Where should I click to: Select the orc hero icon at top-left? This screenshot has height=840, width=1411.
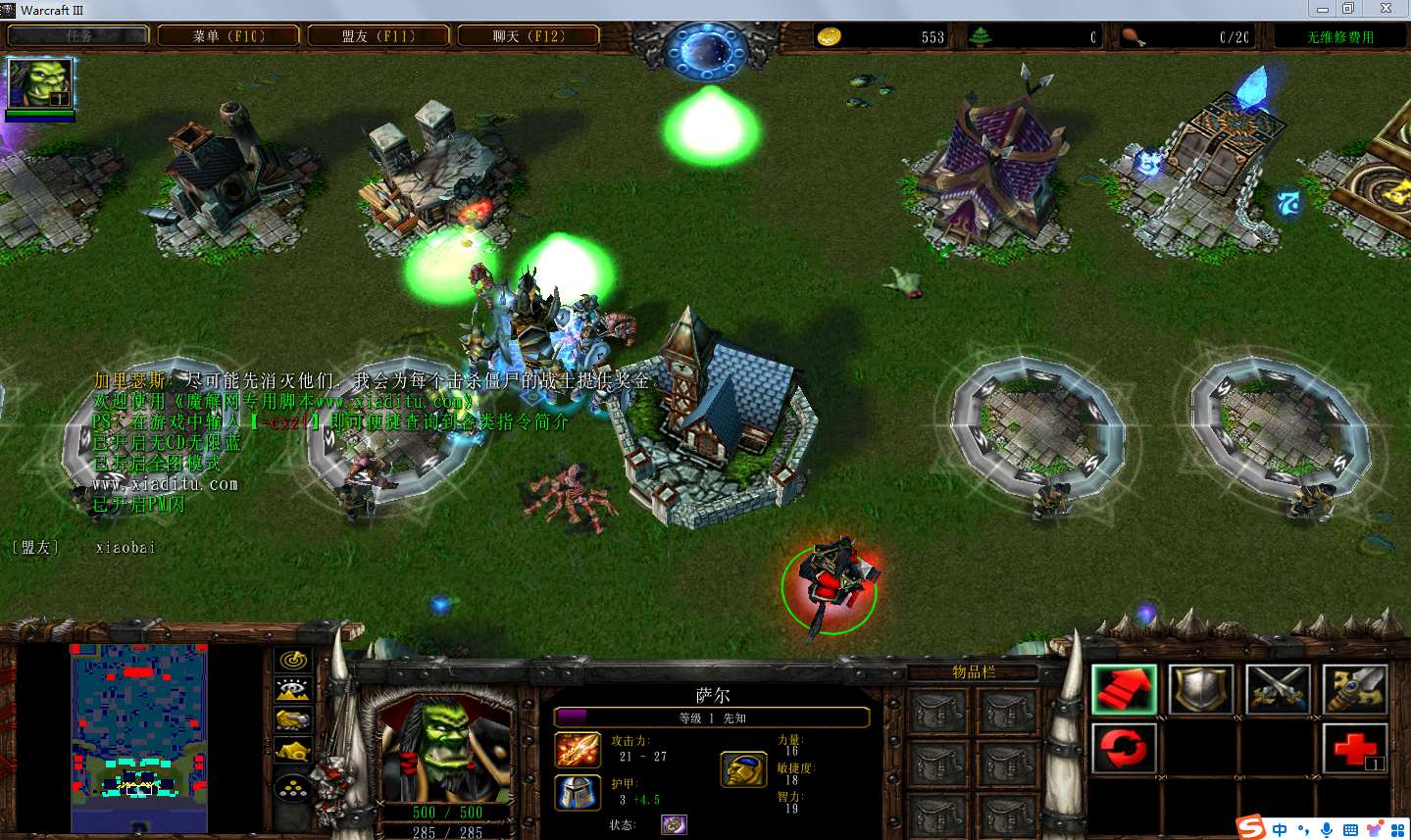[40, 83]
